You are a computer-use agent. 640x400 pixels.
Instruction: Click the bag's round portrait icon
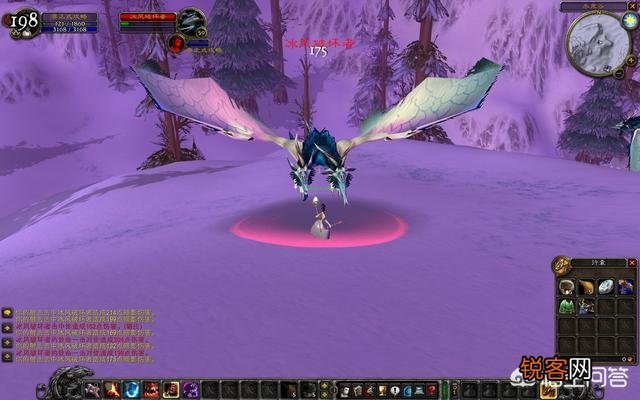click(563, 265)
